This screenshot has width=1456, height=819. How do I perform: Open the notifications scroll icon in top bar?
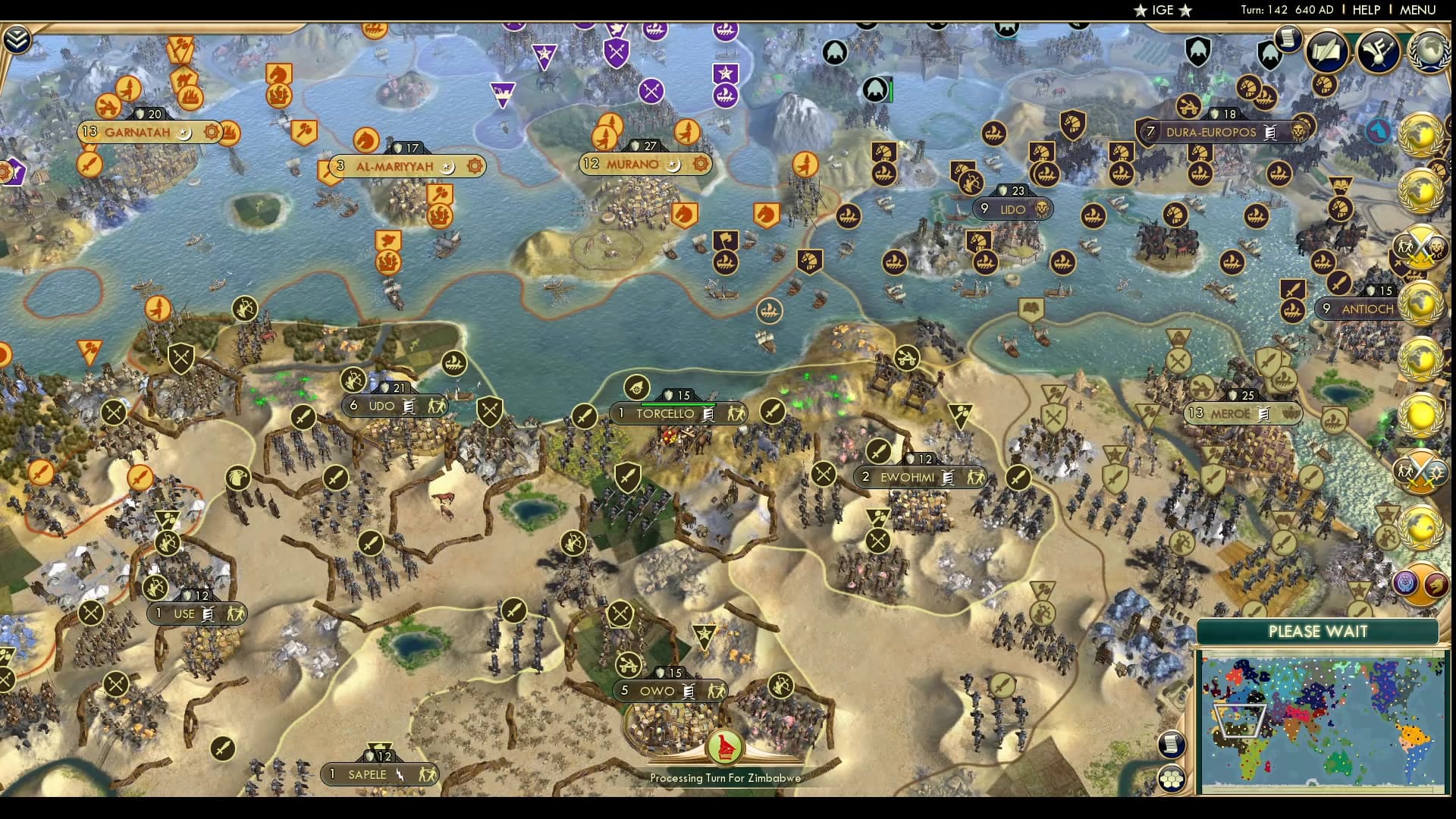pos(1287,40)
